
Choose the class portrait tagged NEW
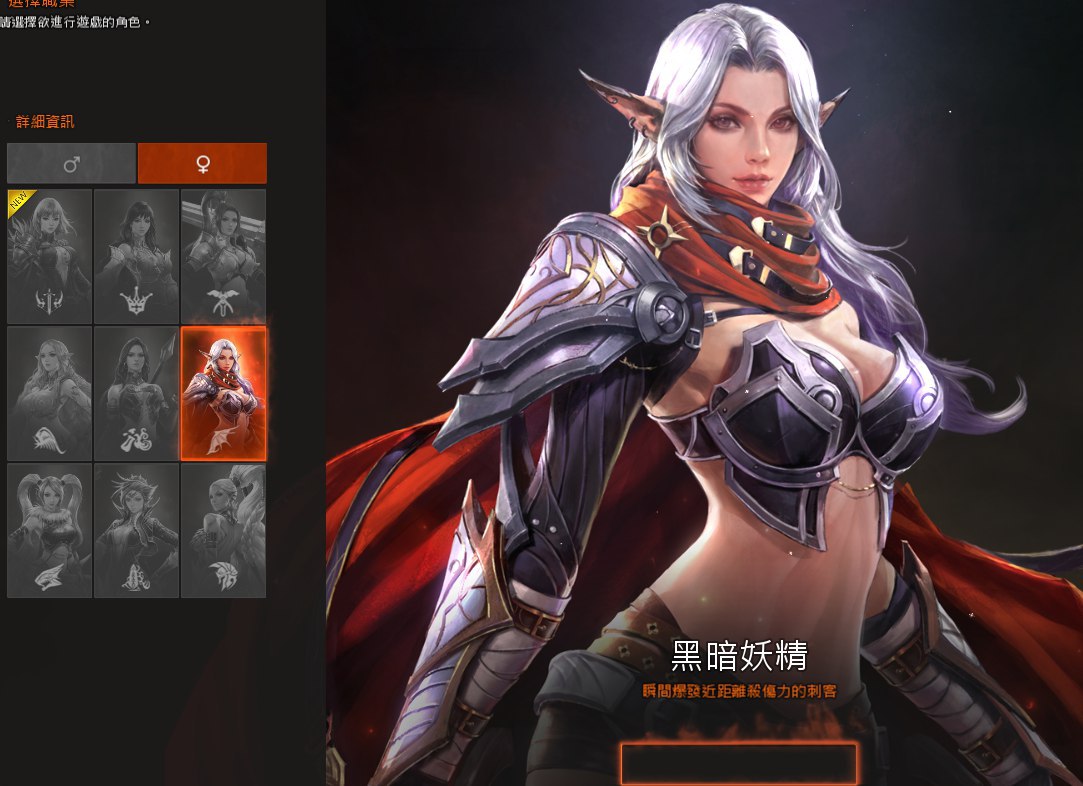(50, 256)
